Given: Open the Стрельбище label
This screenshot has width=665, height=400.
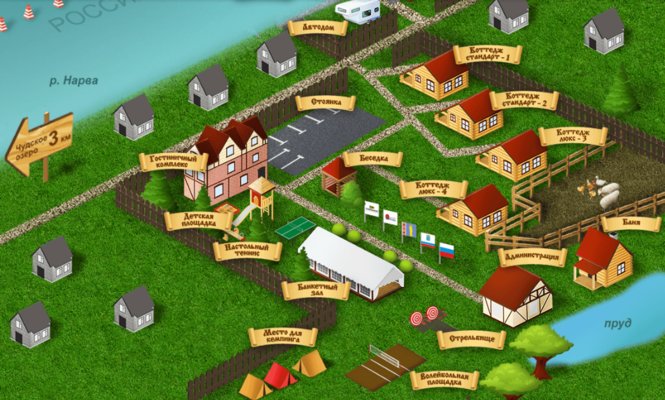Looking at the screenshot, I should [x=471, y=339].
